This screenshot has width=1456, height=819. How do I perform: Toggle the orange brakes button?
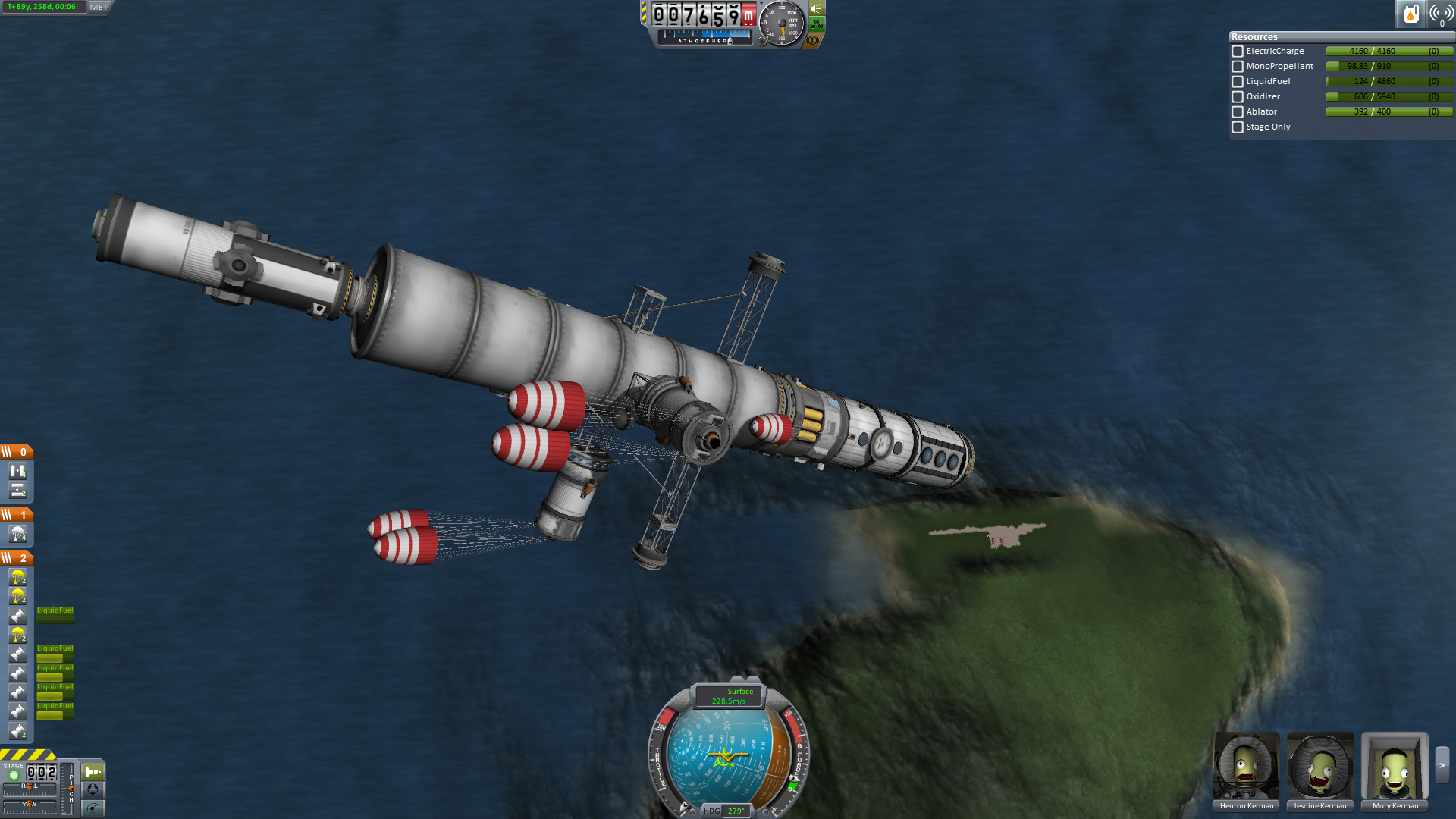coord(813,40)
